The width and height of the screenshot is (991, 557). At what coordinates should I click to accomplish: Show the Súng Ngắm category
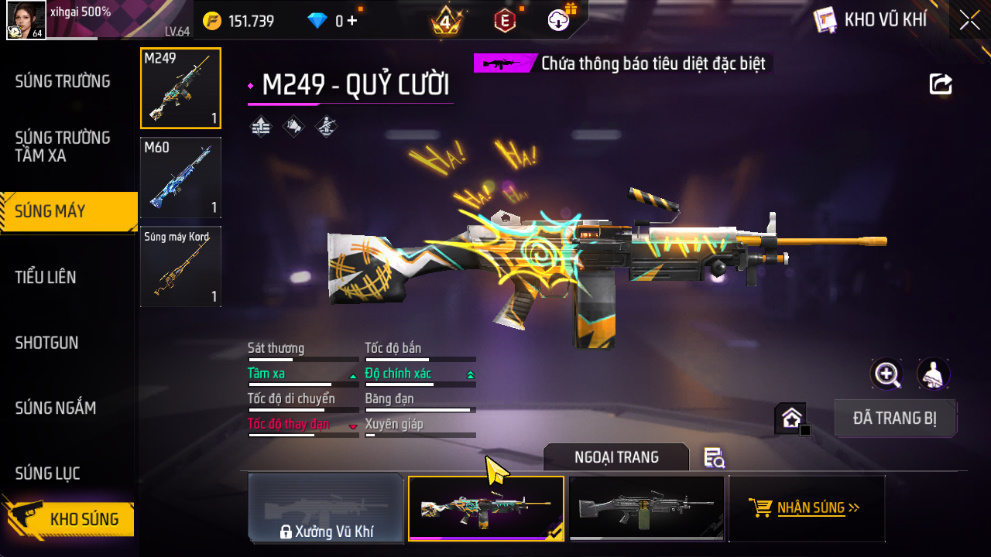click(56, 408)
